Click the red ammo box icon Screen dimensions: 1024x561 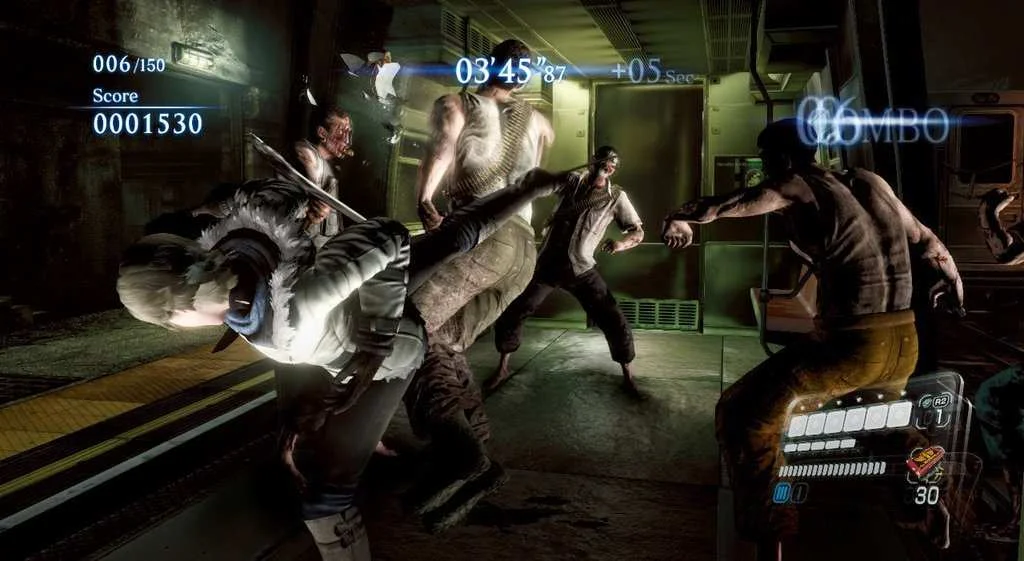926,463
